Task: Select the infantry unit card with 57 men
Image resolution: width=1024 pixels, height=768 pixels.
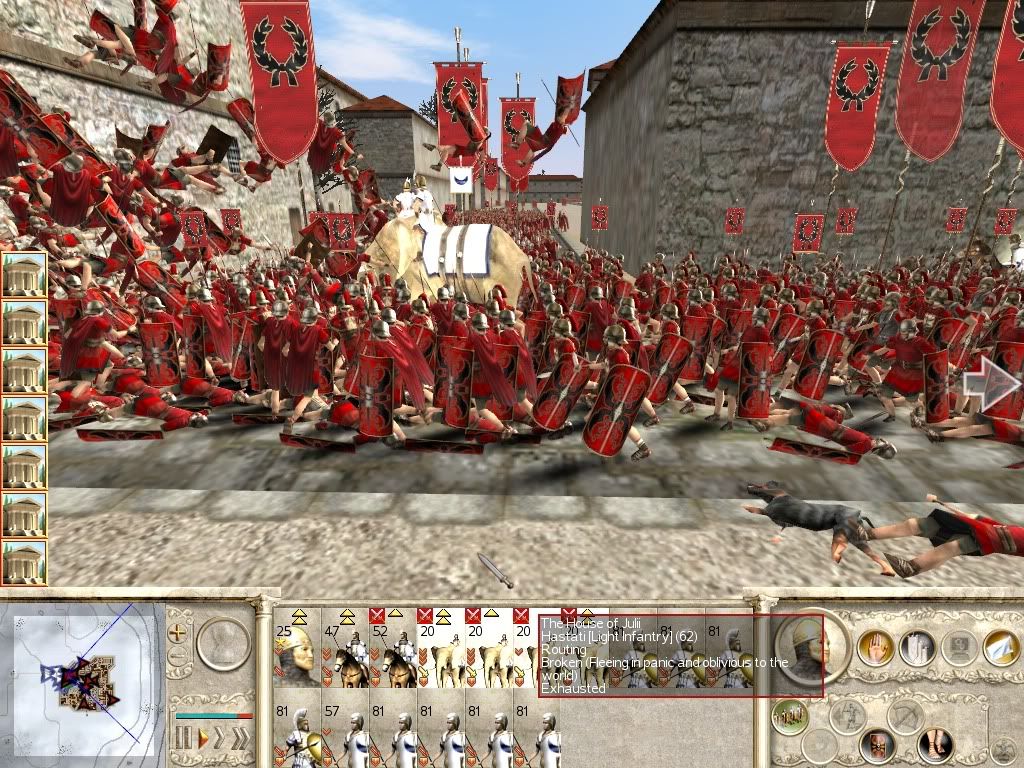Action: coord(345,736)
